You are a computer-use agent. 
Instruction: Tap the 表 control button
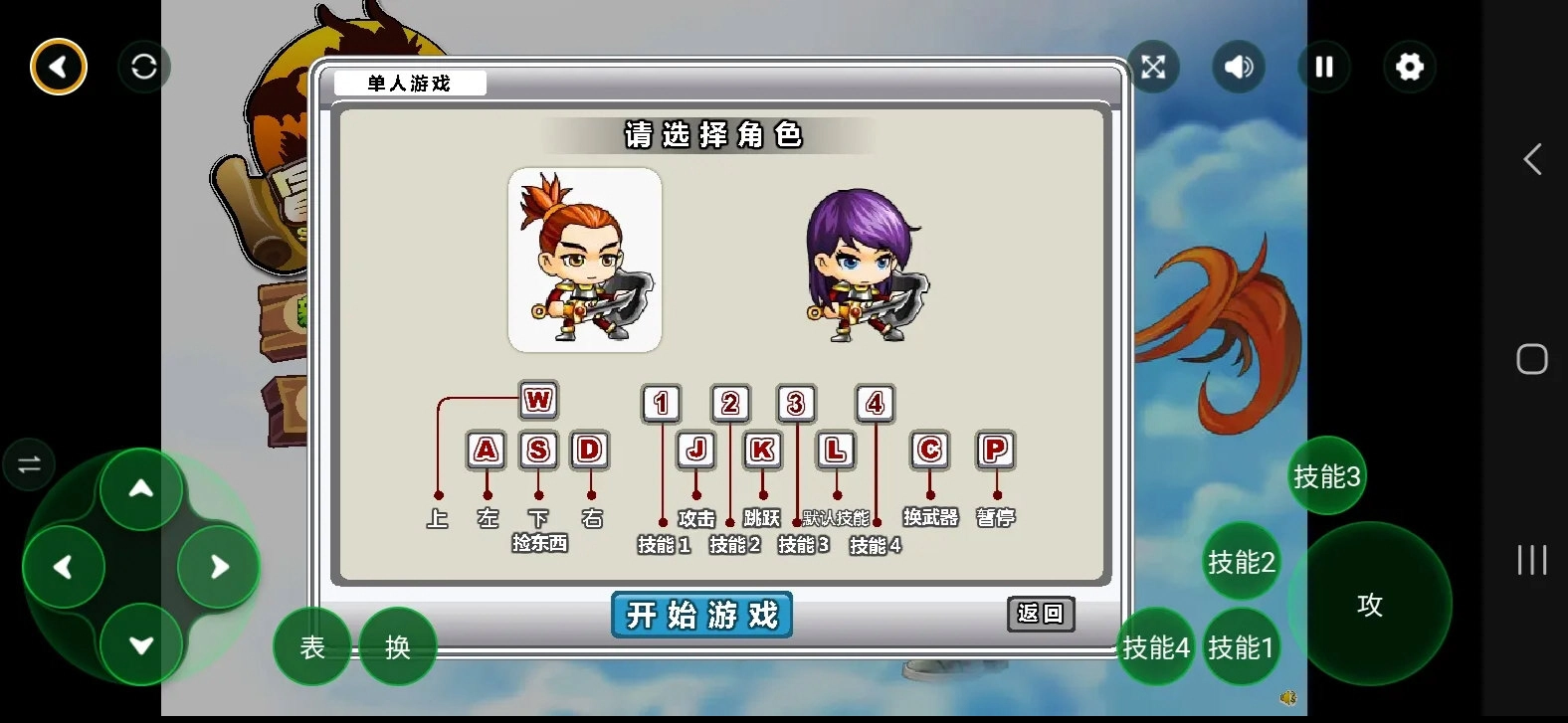coord(311,646)
